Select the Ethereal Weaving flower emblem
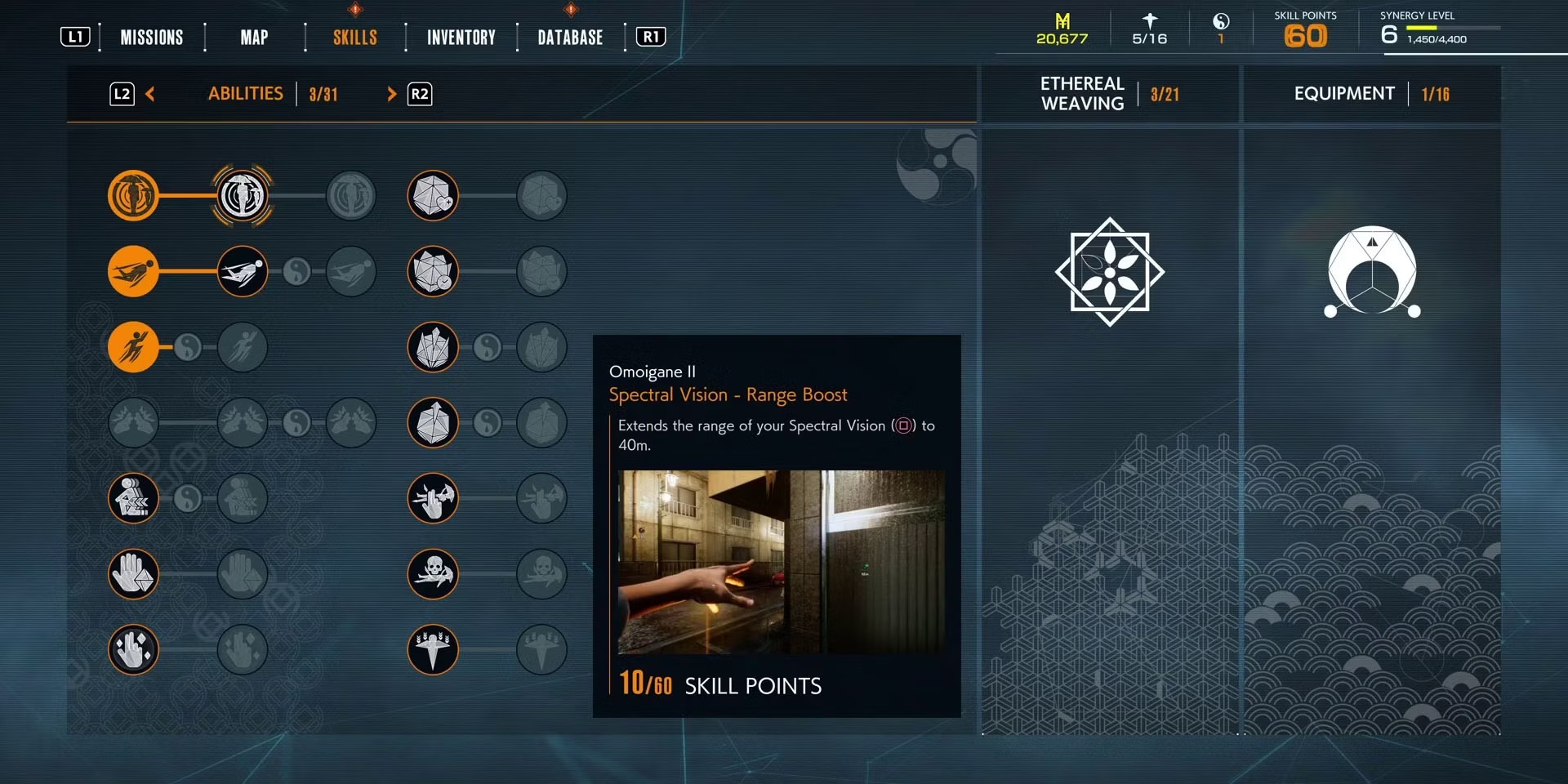 (x=1110, y=272)
